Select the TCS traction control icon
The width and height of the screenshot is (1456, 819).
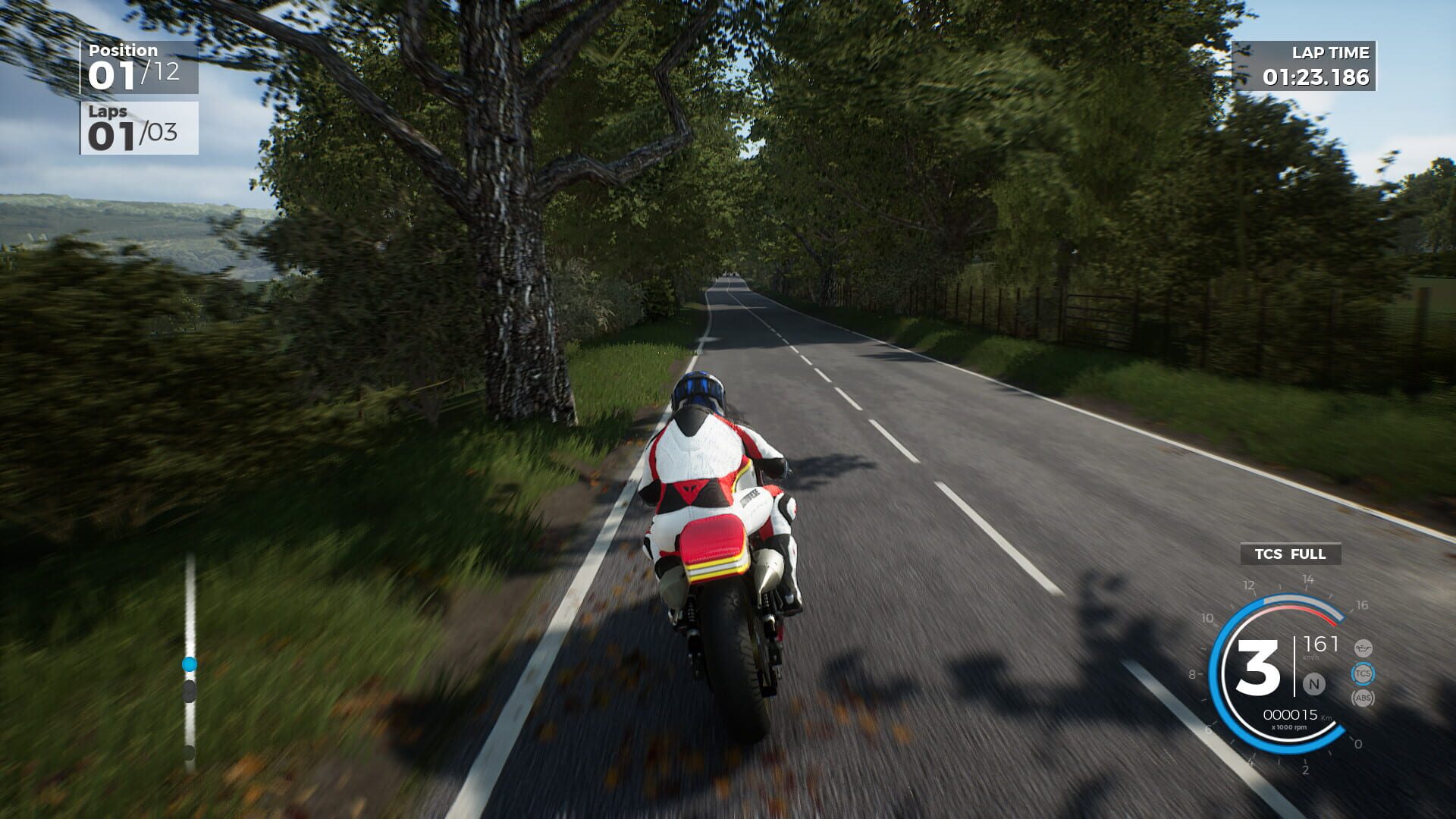(x=1363, y=673)
